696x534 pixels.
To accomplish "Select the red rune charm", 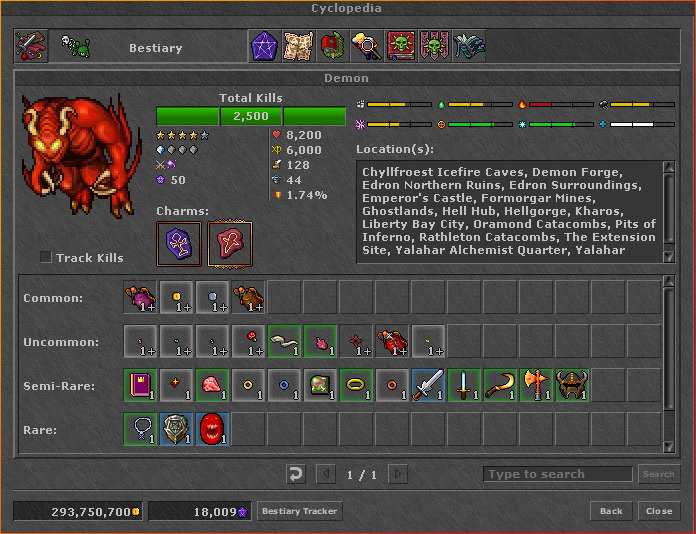I will (230, 244).
